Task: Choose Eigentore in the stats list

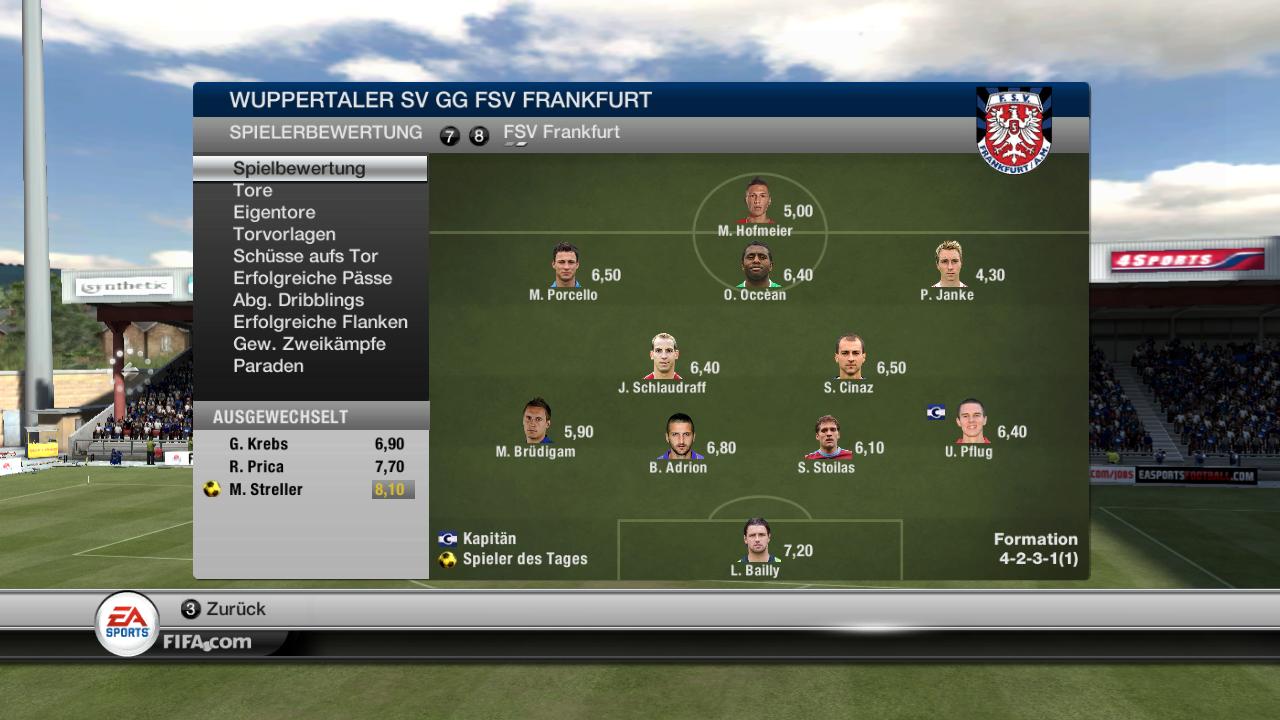Action: tap(274, 212)
